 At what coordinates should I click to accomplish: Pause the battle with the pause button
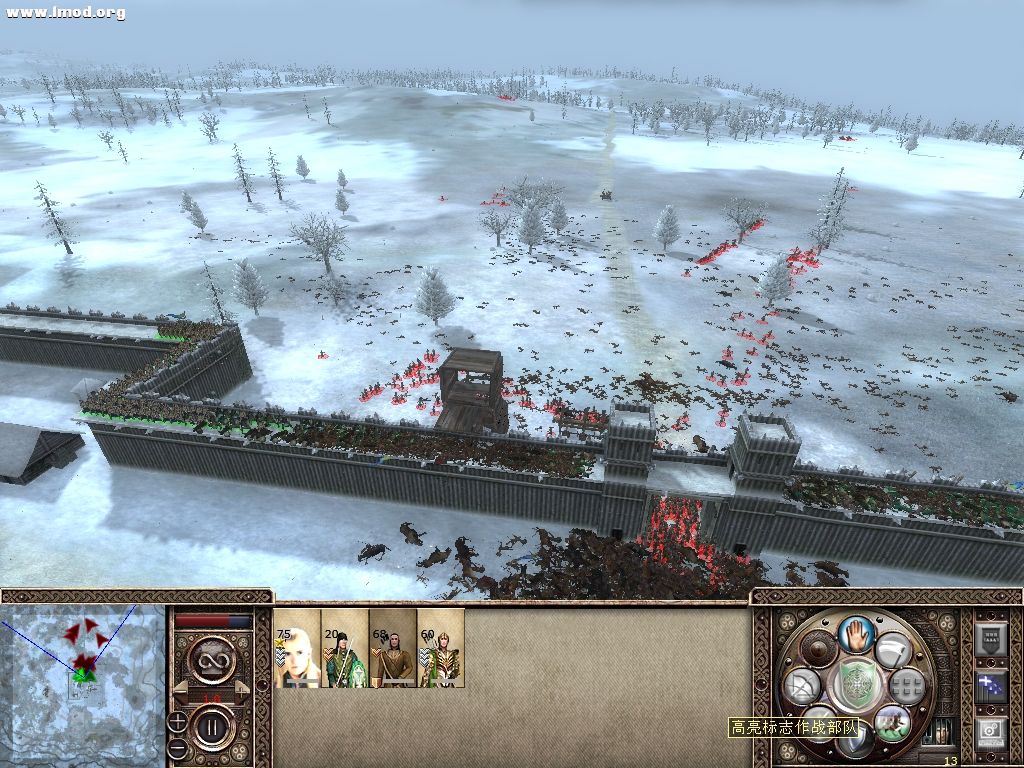tap(212, 726)
